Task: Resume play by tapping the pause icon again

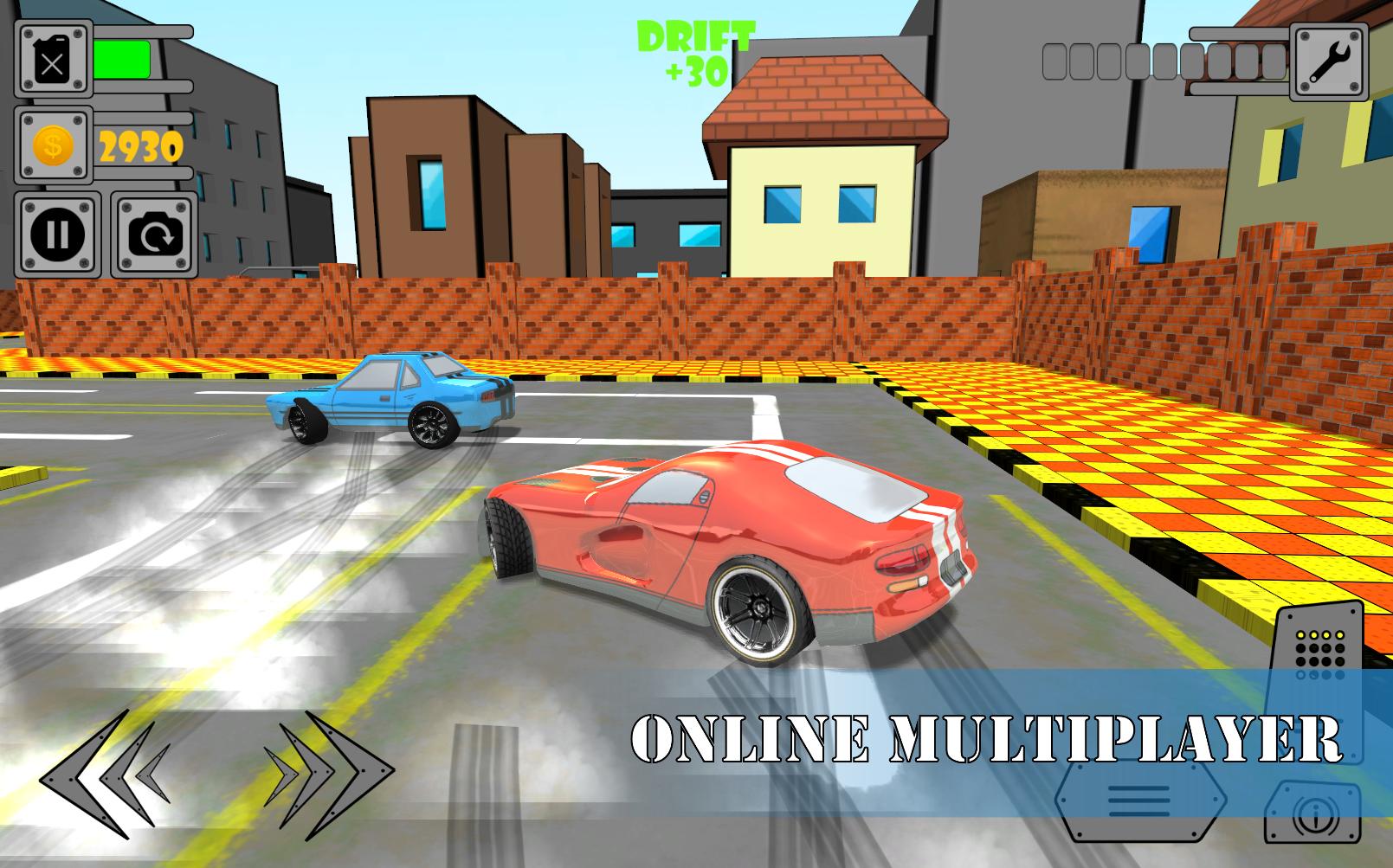Action: (x=56, y=234)
